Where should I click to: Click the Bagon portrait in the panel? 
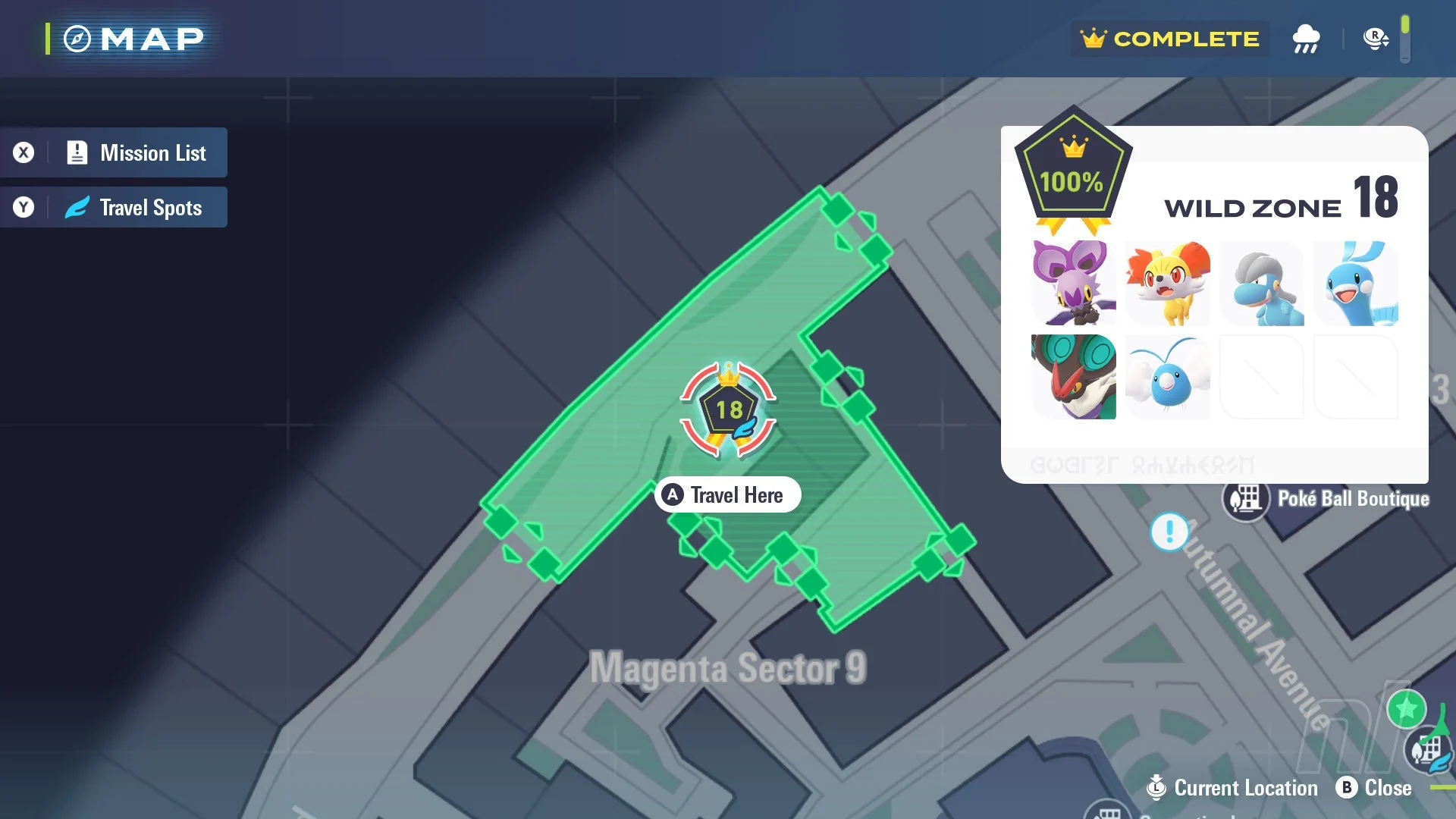tap(1262, 284)
